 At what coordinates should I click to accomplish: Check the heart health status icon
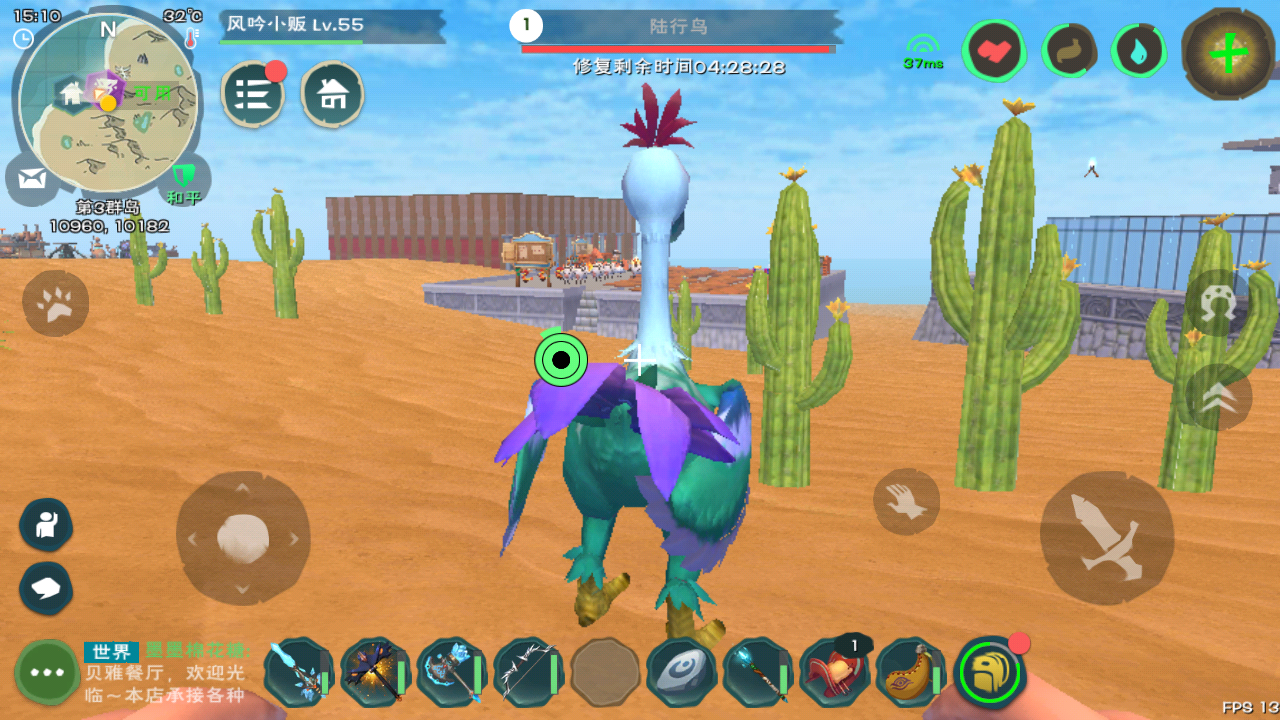[994, 51]
